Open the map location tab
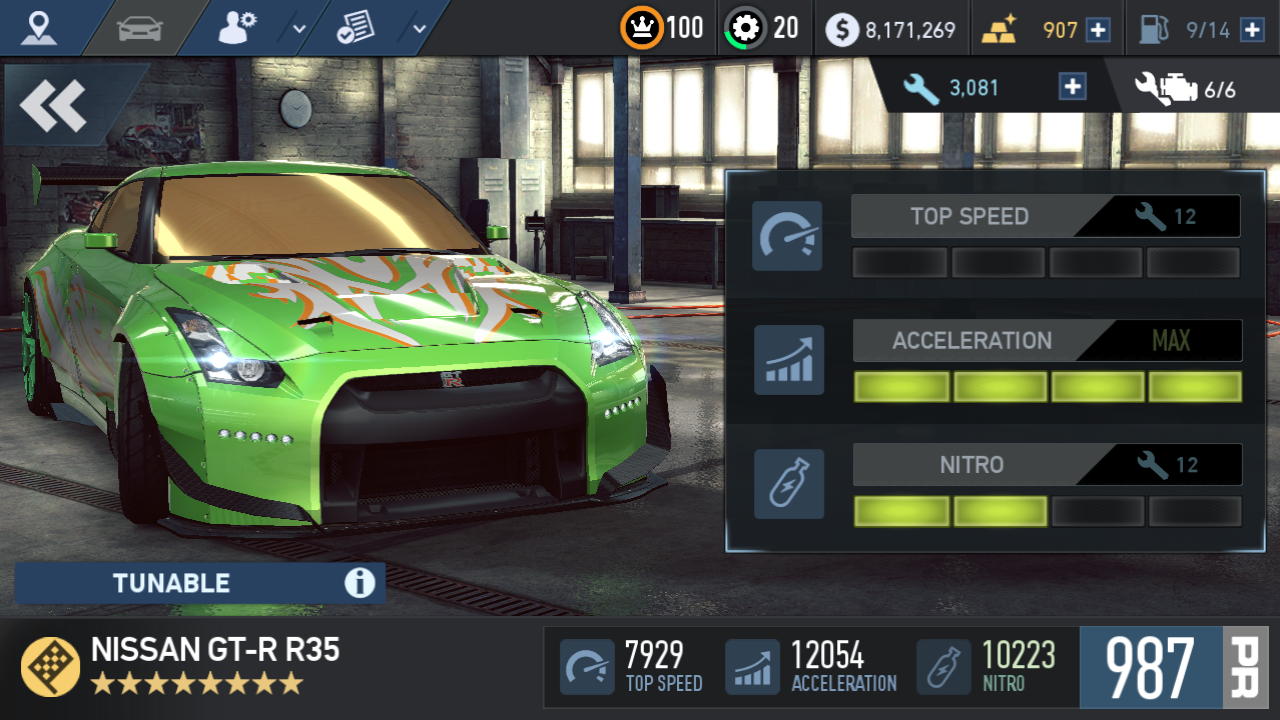 (x=40, y=28)
